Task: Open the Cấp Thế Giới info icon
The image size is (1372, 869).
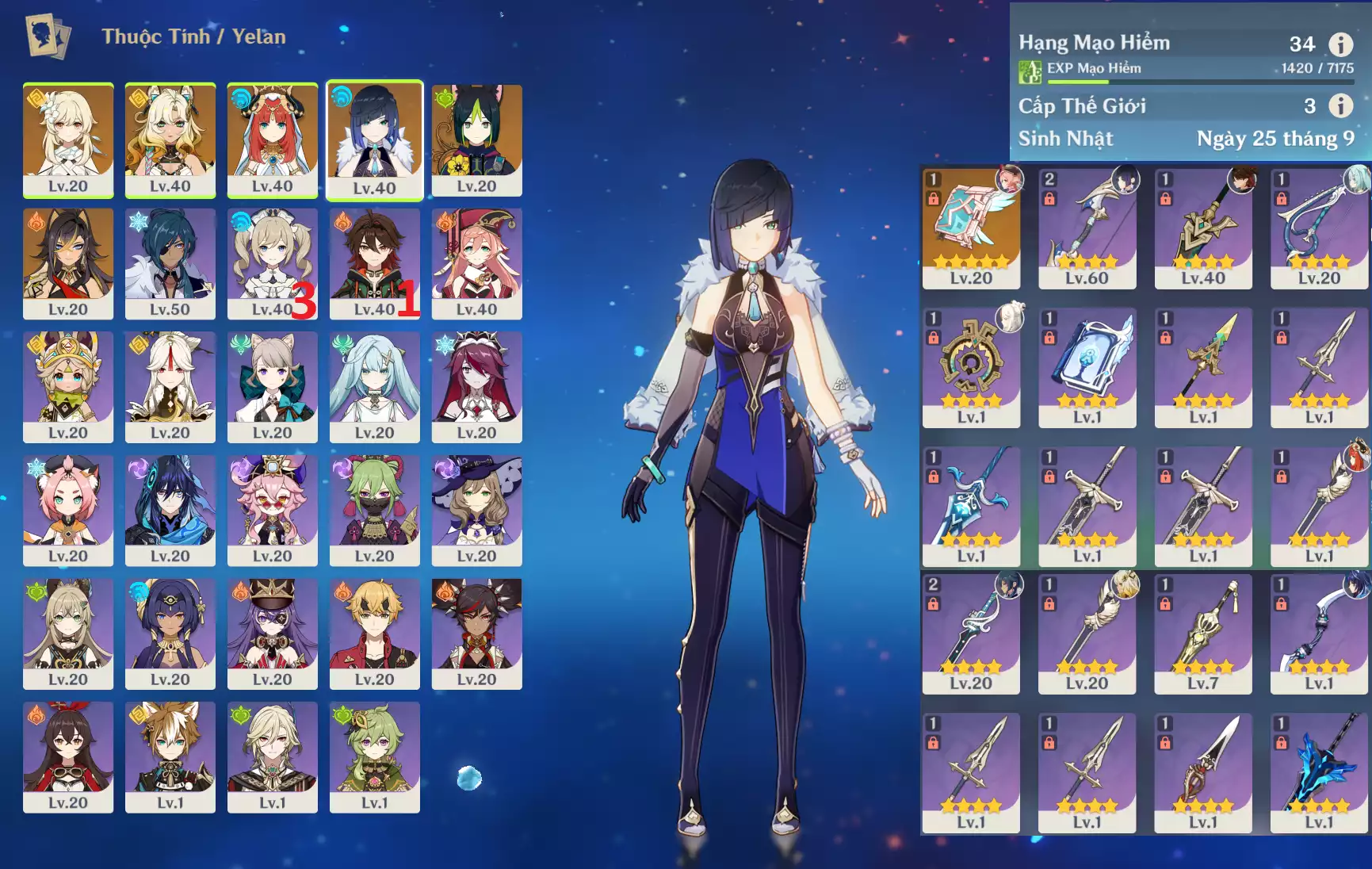Action: pyautogui.click(x=1340, y=105)
